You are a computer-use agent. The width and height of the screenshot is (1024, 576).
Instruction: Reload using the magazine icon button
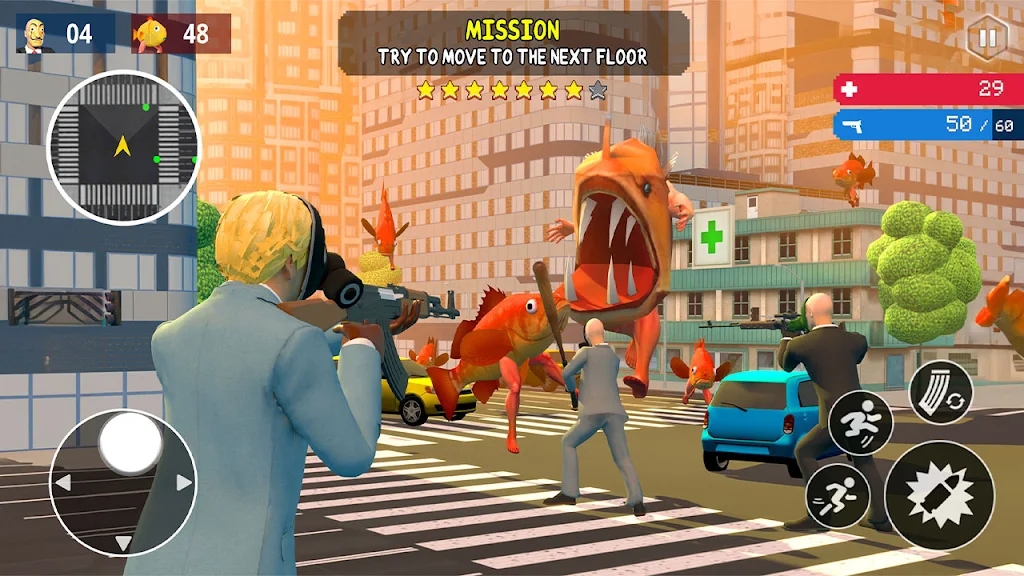940,392
